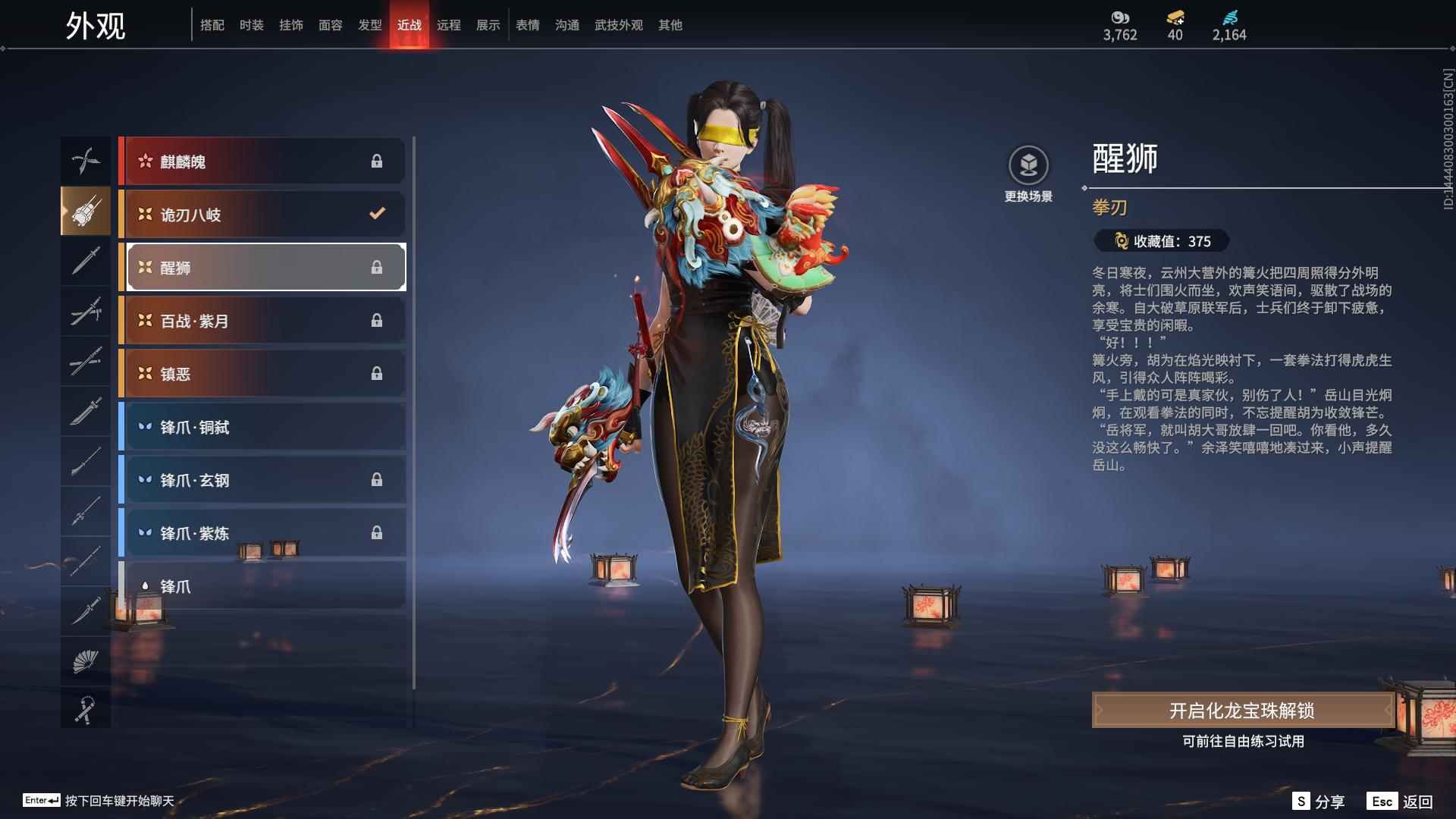Image resolution: width=1456 pixels, height=819 pixels.
Task: Select the 锋爪·玄钢 skin entry
Action: pos(262,479)
